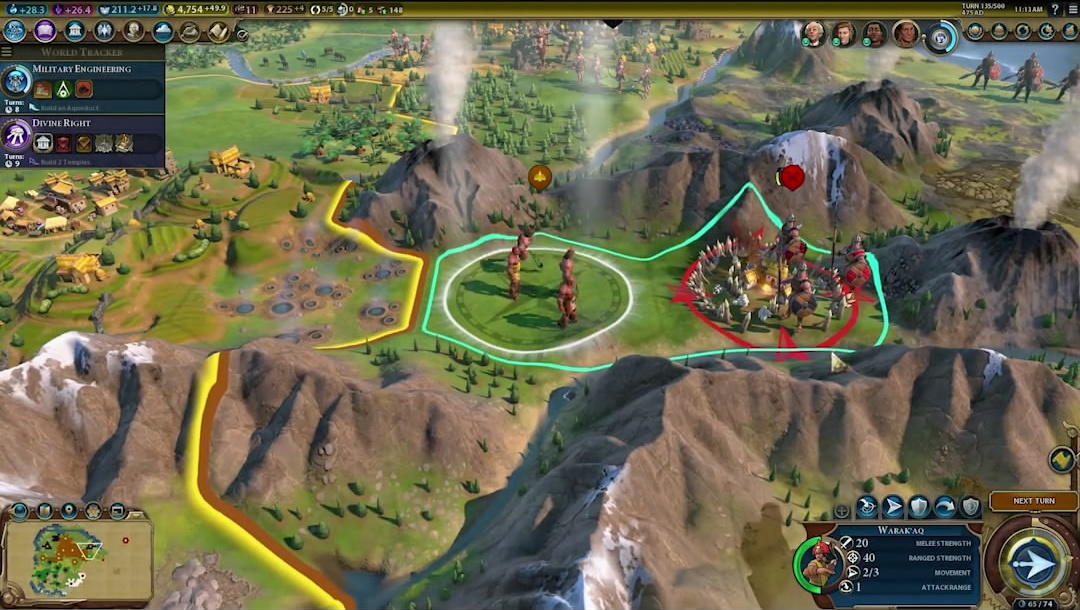Open the Military Engineering research entry
This screenshot has width=1080, height=610.
[82, 81]
